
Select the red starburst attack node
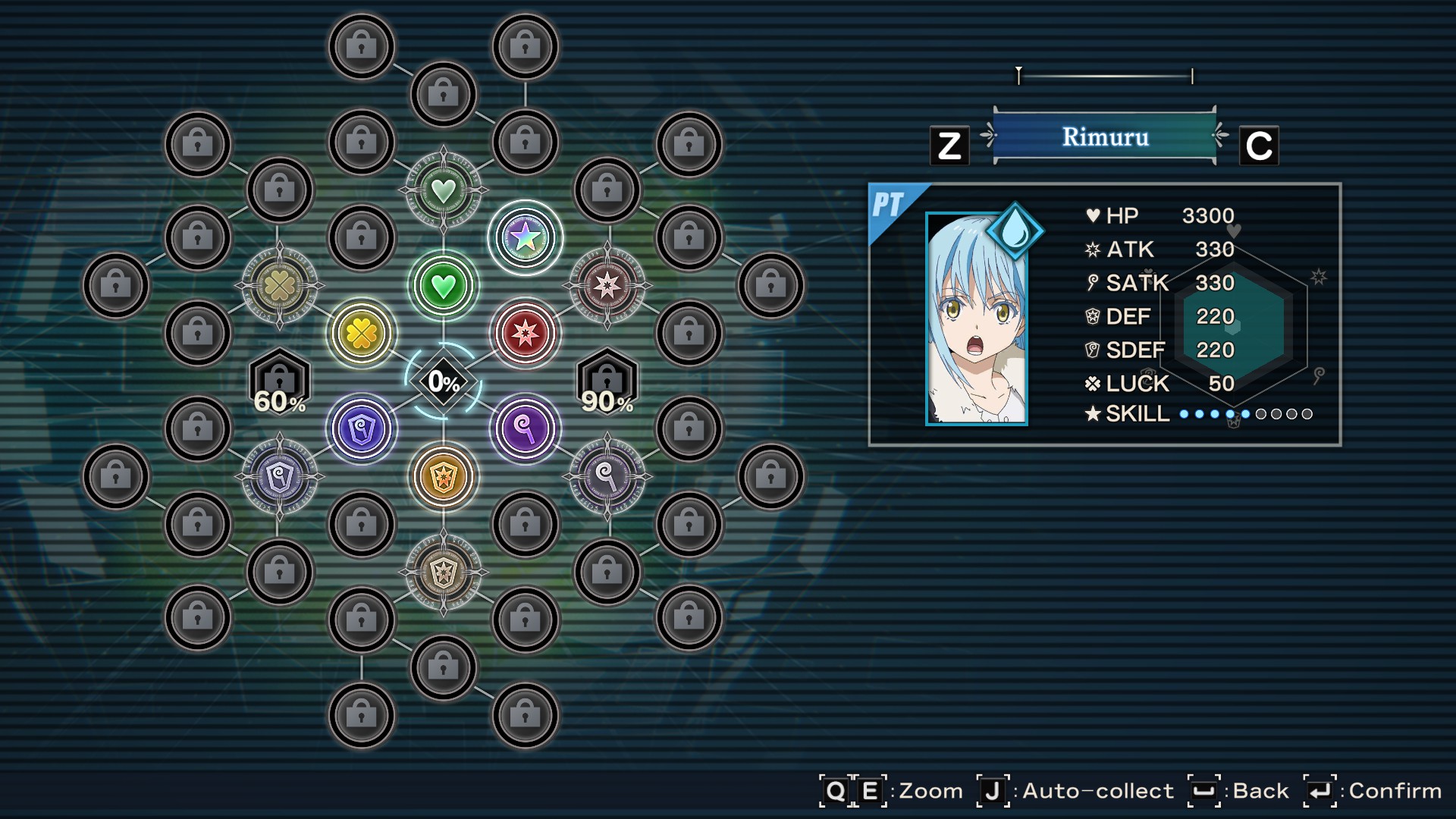525,333
